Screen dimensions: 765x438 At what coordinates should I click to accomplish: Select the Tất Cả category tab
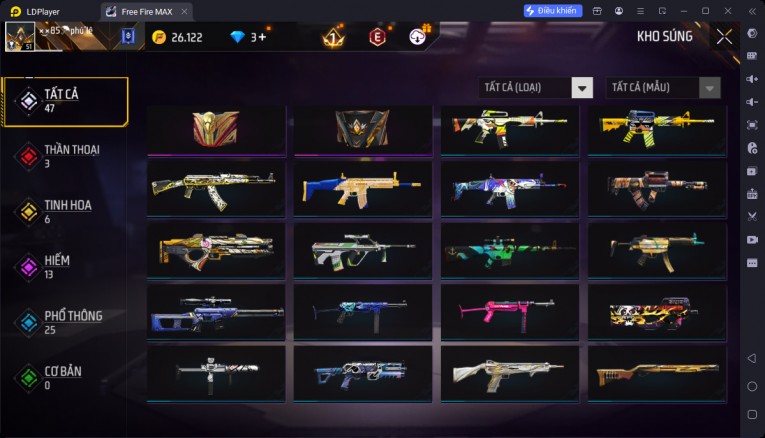[66, 99]
